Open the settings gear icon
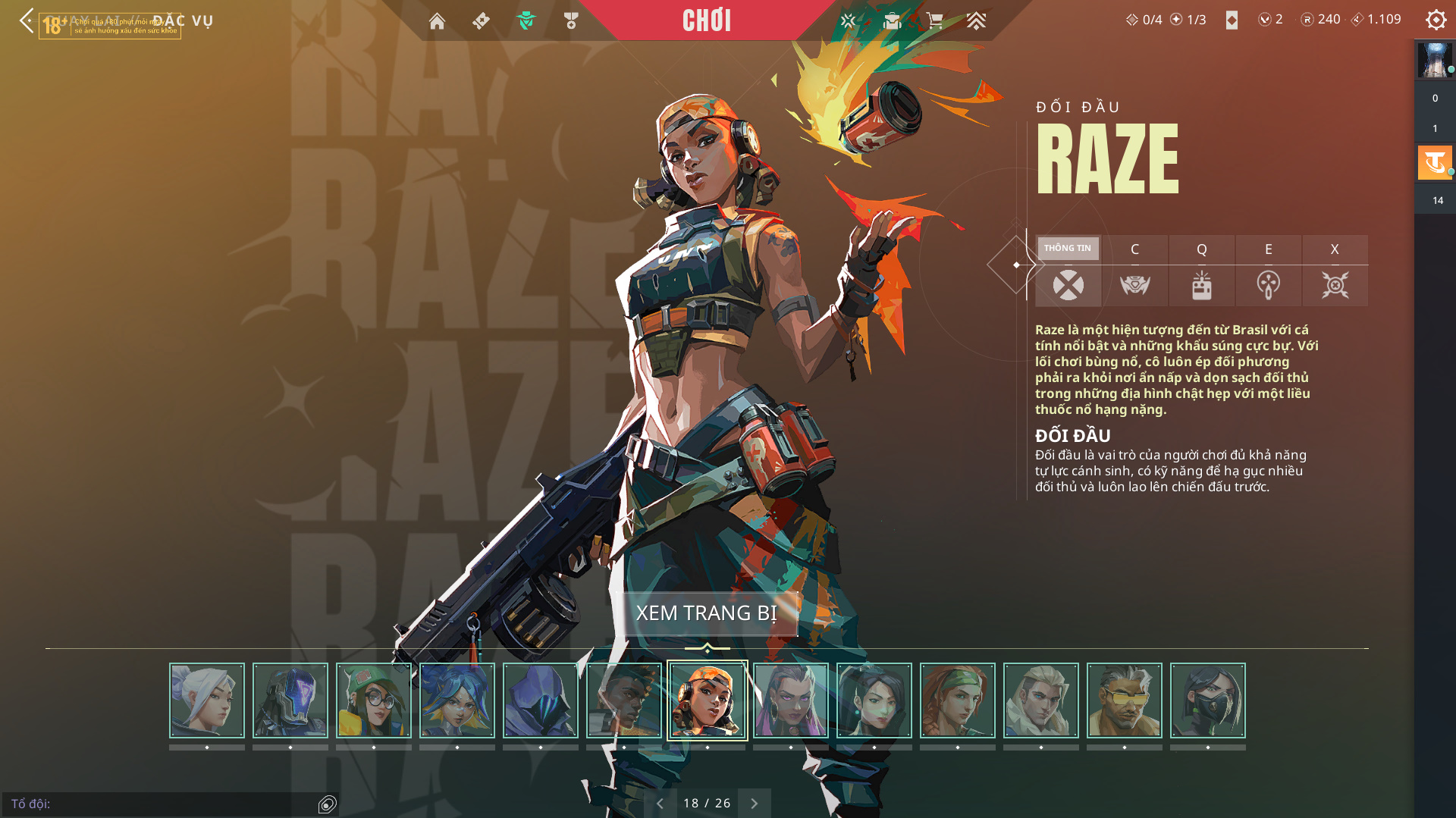Screen dimensions: 1456x818 click(1436, 20)
